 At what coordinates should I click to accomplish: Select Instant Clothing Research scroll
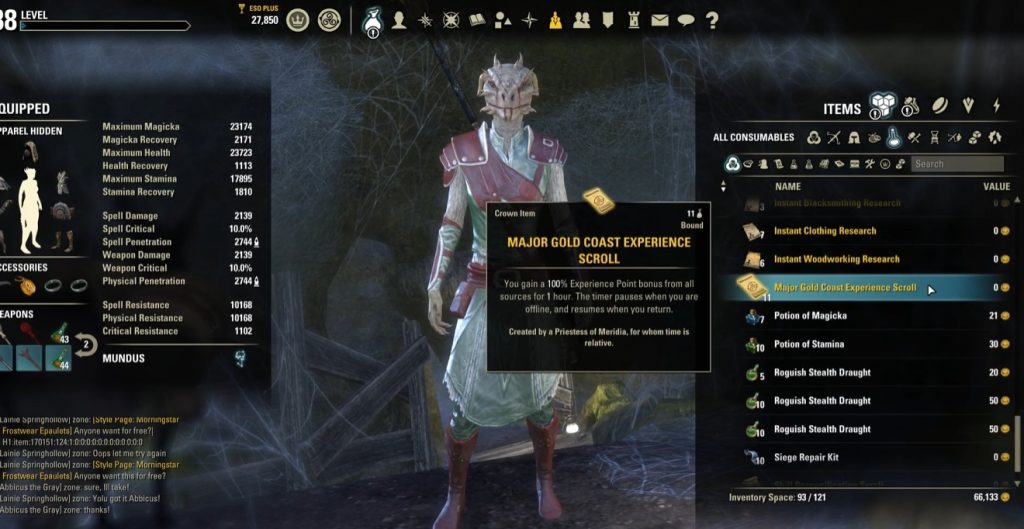coord(825,231)
